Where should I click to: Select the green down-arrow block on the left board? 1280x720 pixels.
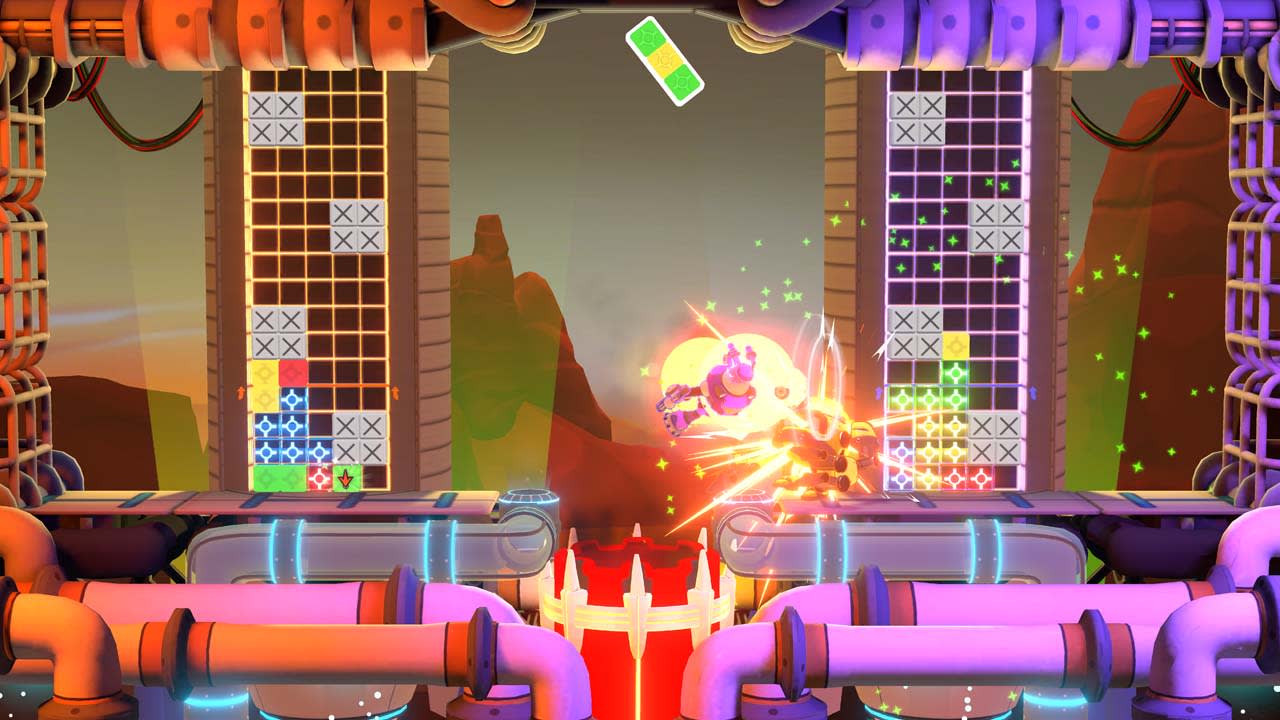tap(346, 477)
